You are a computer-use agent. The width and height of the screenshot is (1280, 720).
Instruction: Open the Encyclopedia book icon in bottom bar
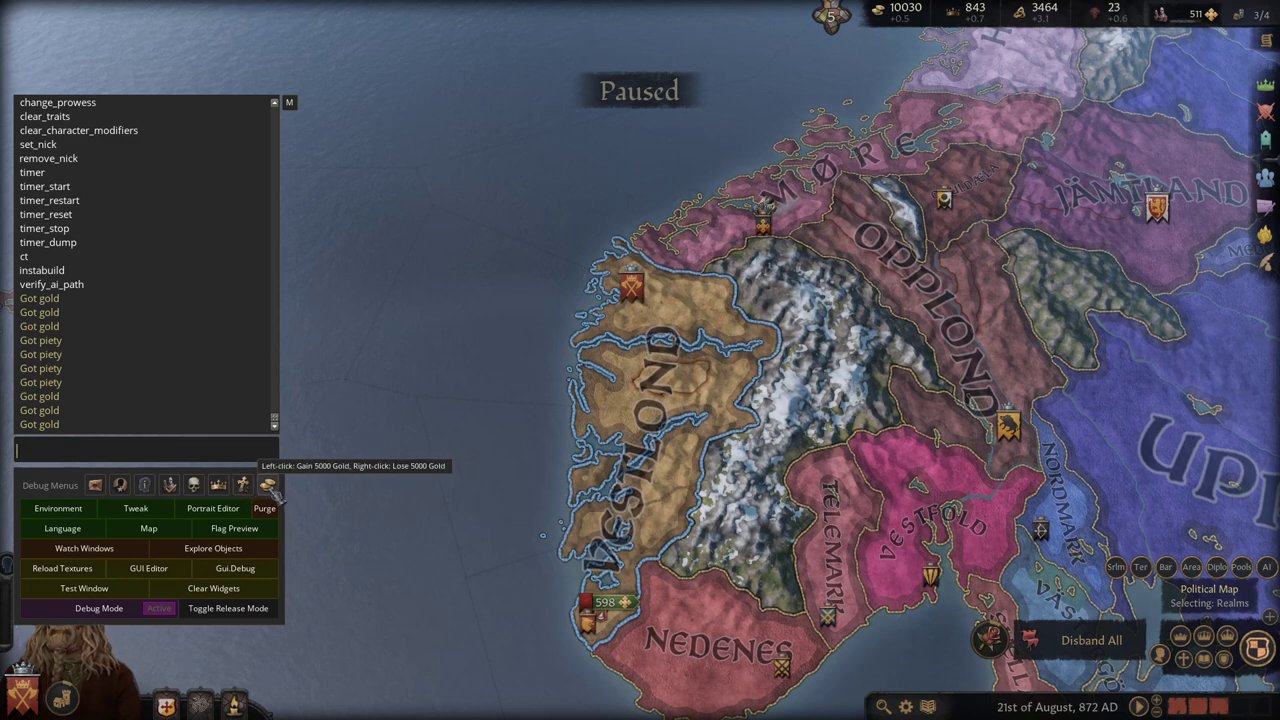(928, 706)
